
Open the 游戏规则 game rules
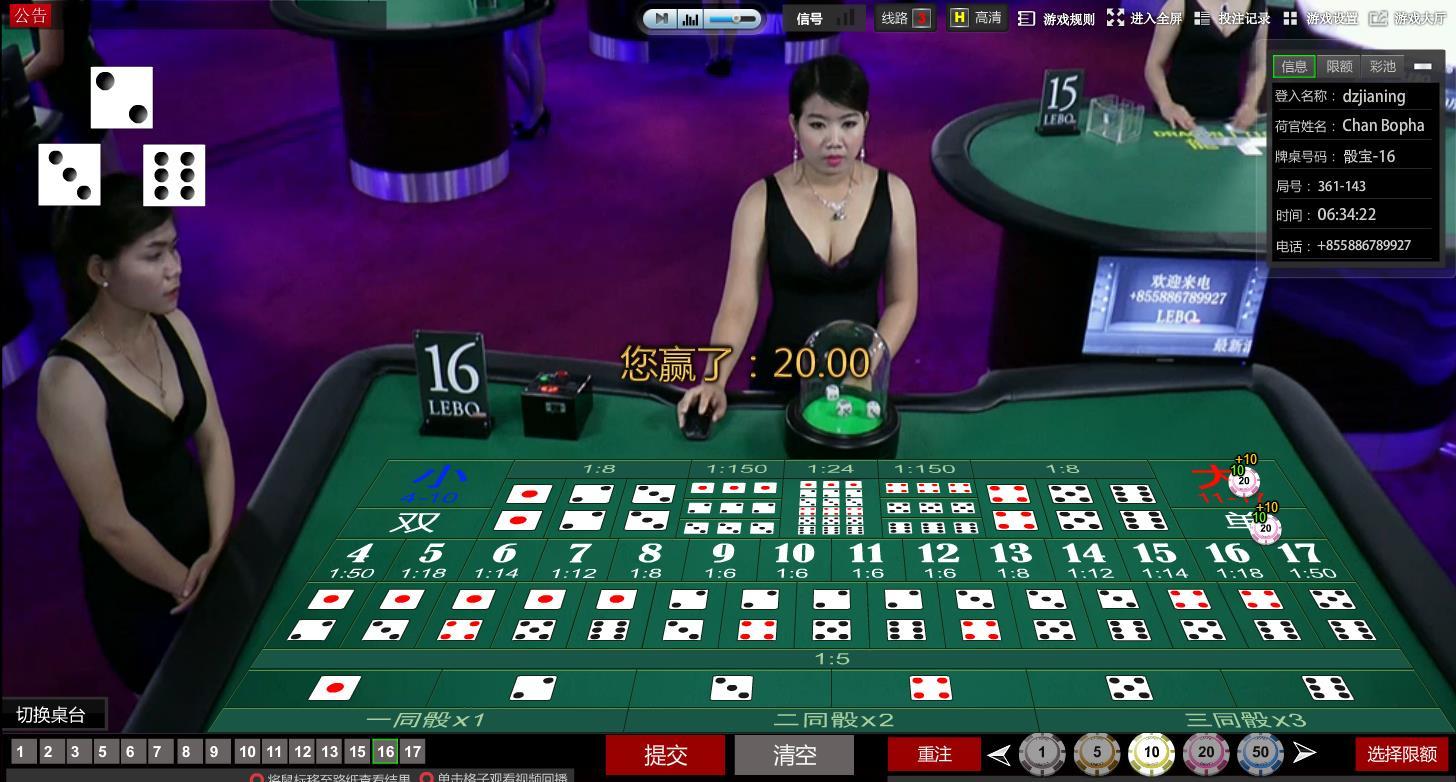(1058, 18)
